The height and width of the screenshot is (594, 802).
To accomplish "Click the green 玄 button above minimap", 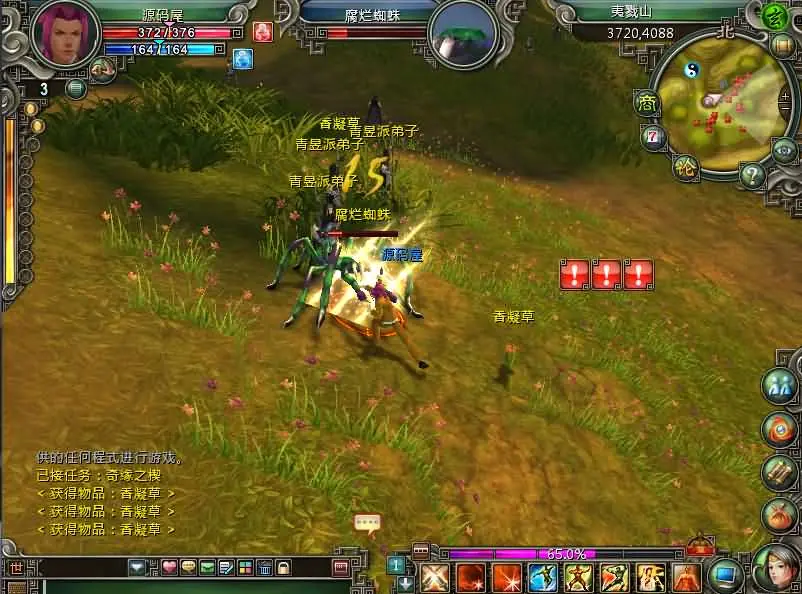I will coord(773,16).
